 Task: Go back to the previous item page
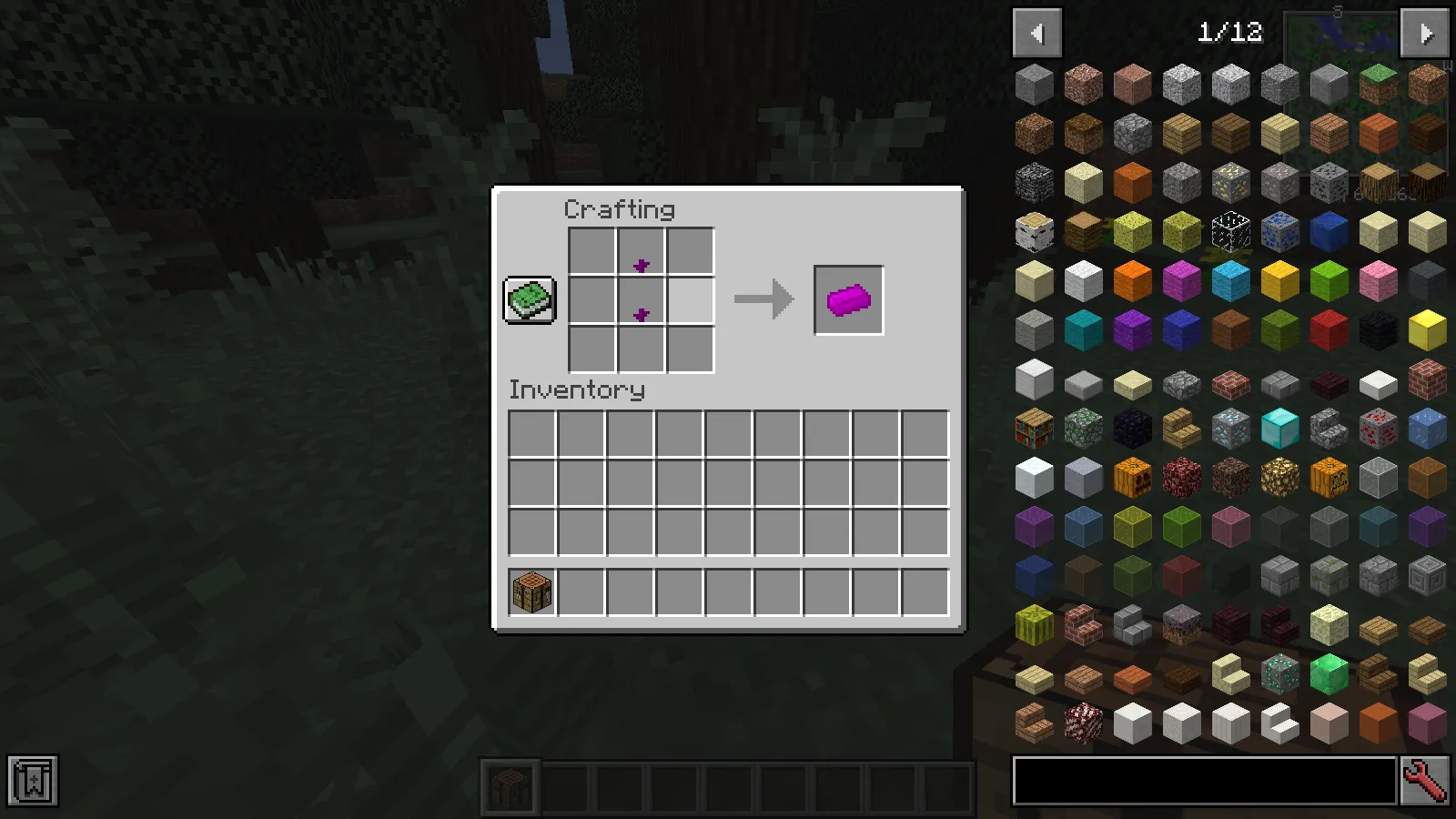coord(1037,33)
